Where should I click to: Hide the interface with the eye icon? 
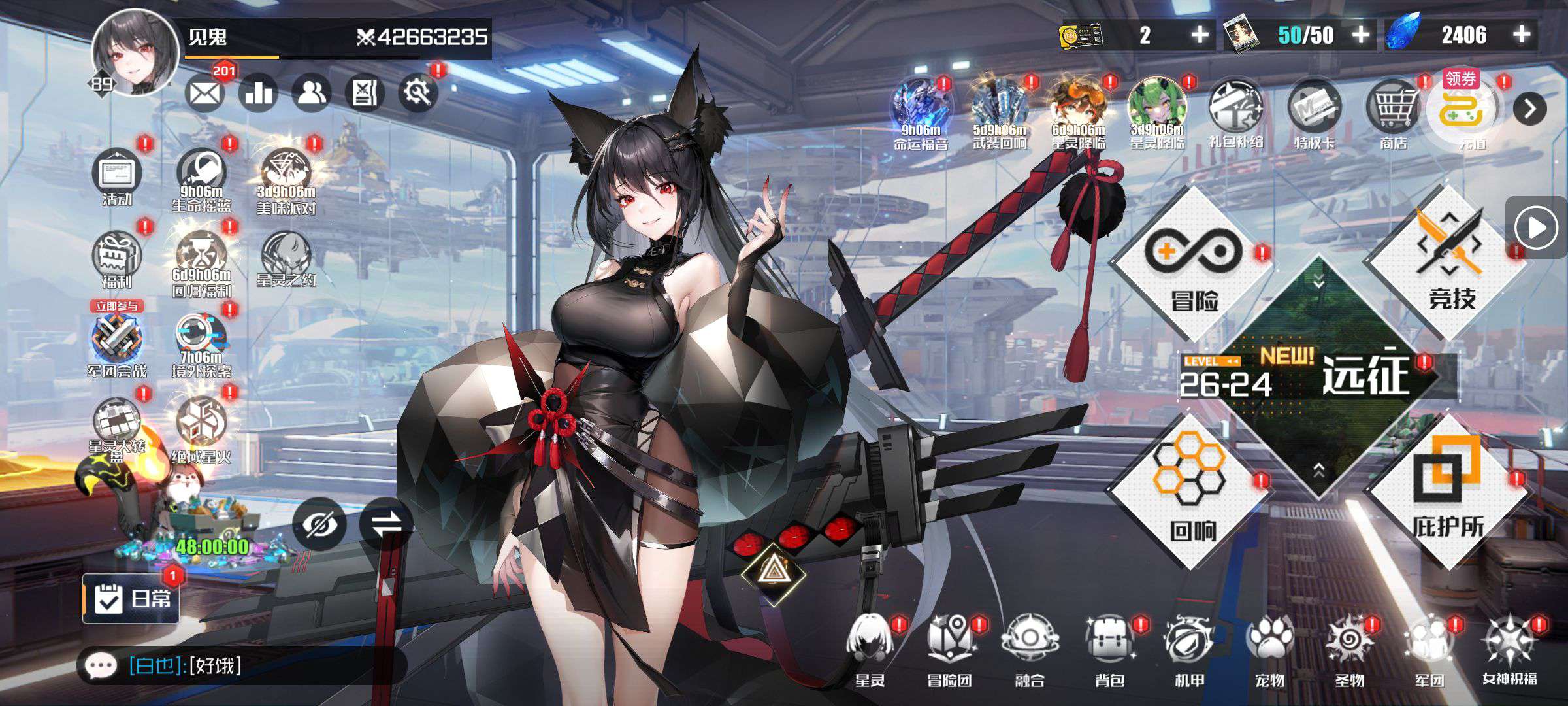pyautogui.click(x=319, y=524)
